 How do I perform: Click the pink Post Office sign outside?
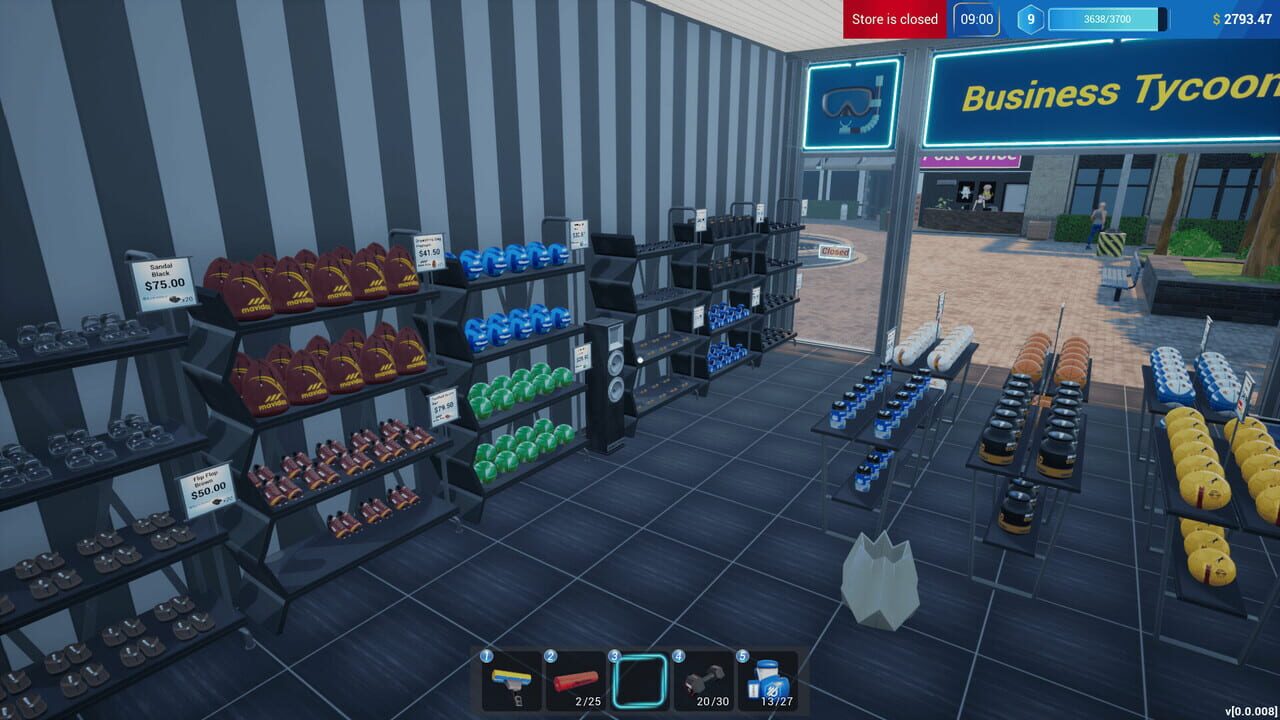click(x=967, y=159)
